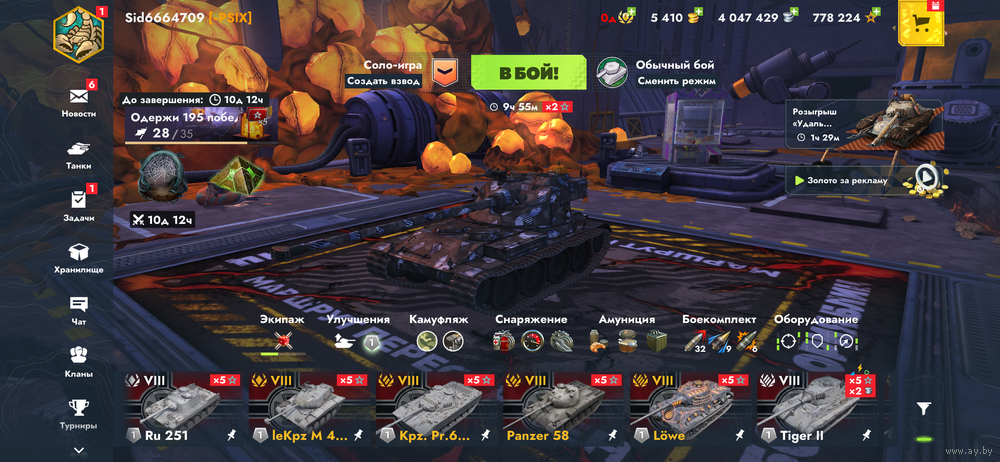Open the tank carousel filter funnel

click(924, 408)
